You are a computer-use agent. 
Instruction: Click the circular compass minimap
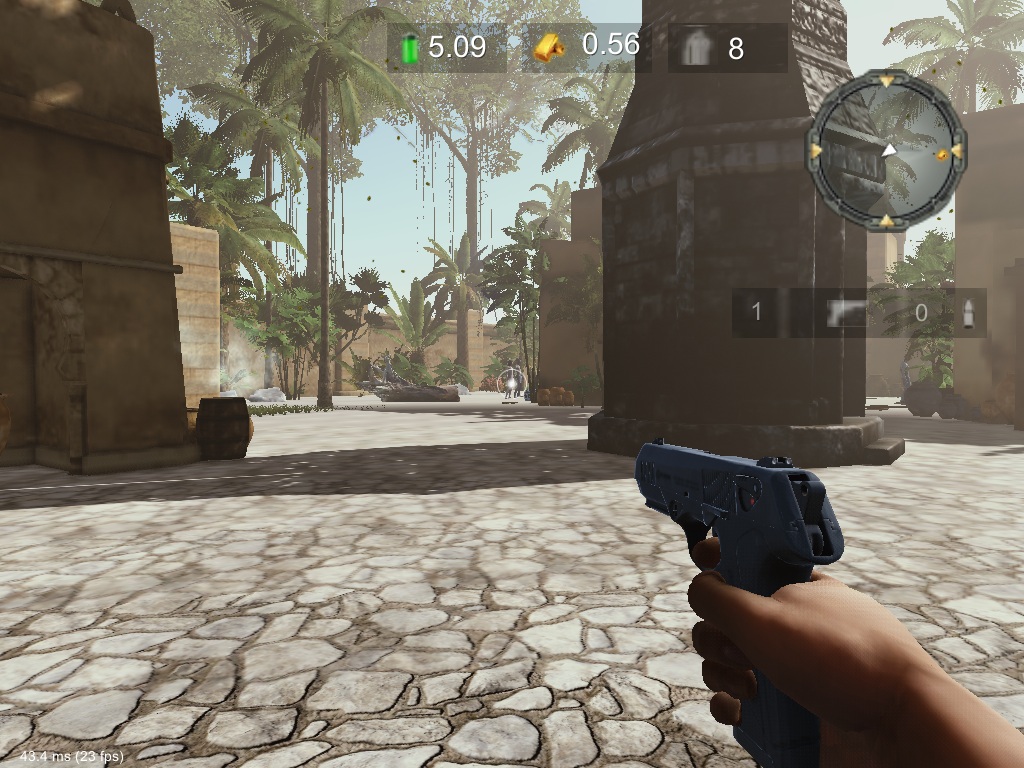tap(886, 150)
